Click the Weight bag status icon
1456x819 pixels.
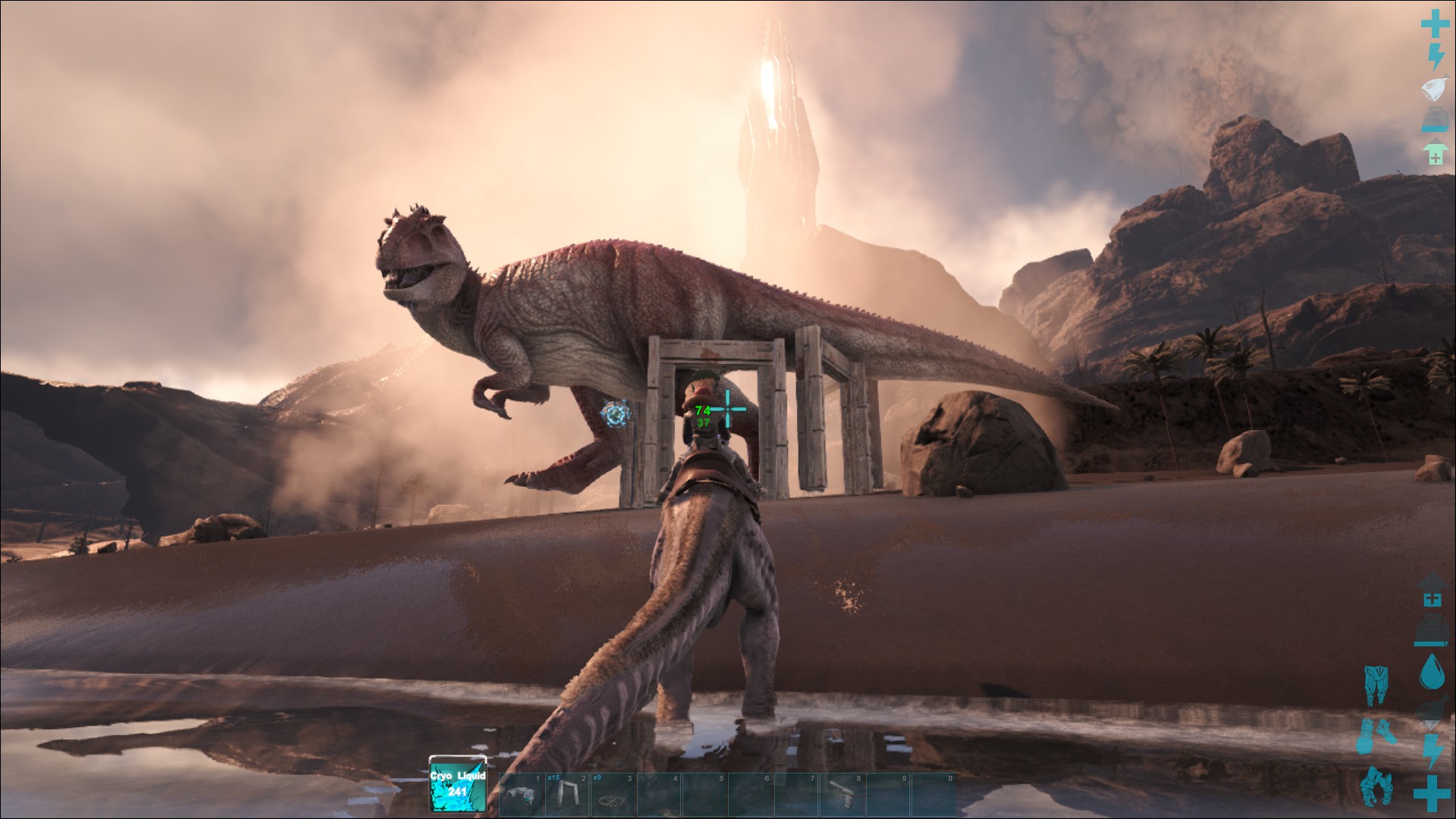(x=1433, y=88)
